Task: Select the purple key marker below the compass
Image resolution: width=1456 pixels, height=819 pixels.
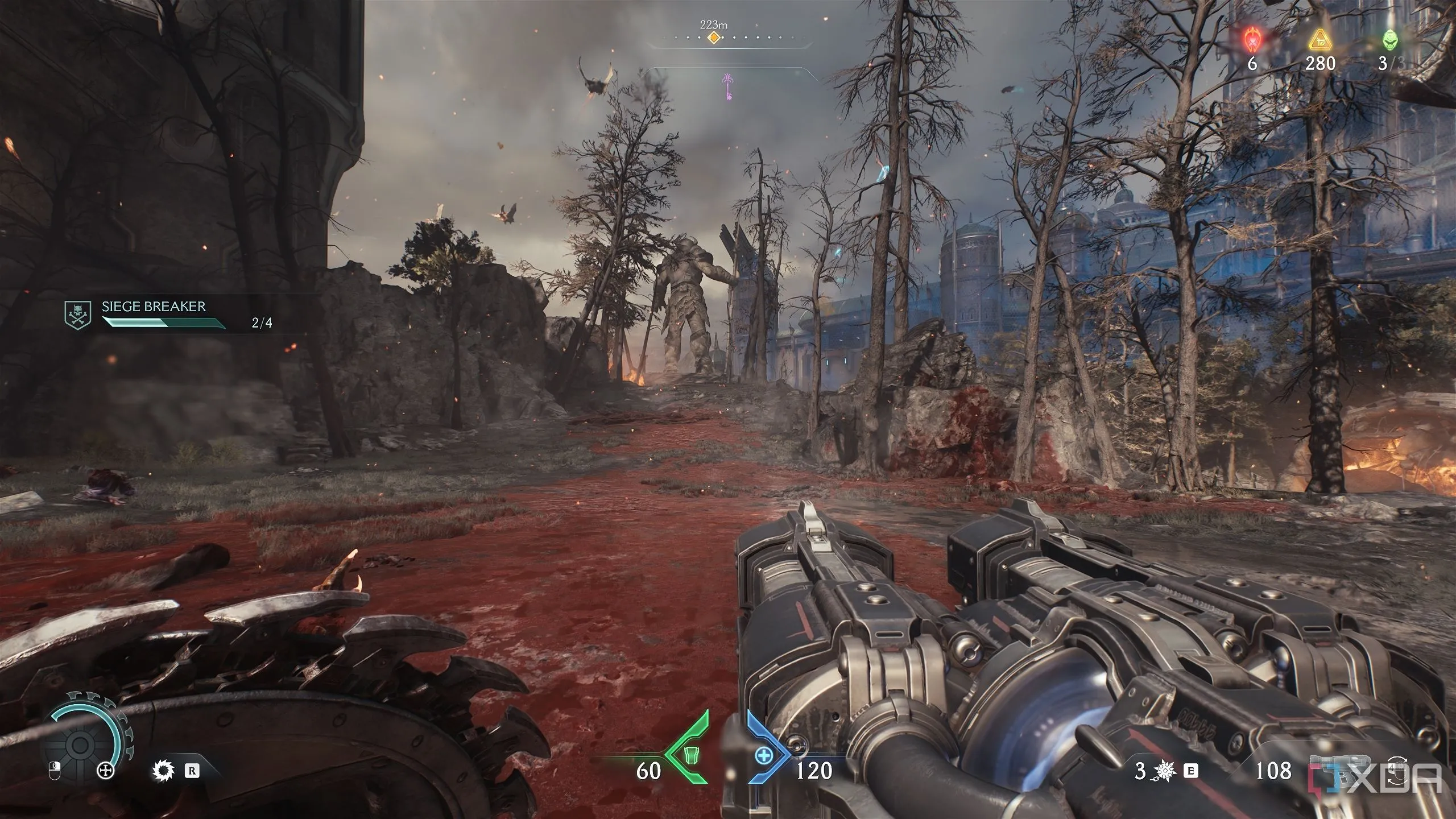Action: [x=727, y=86]
